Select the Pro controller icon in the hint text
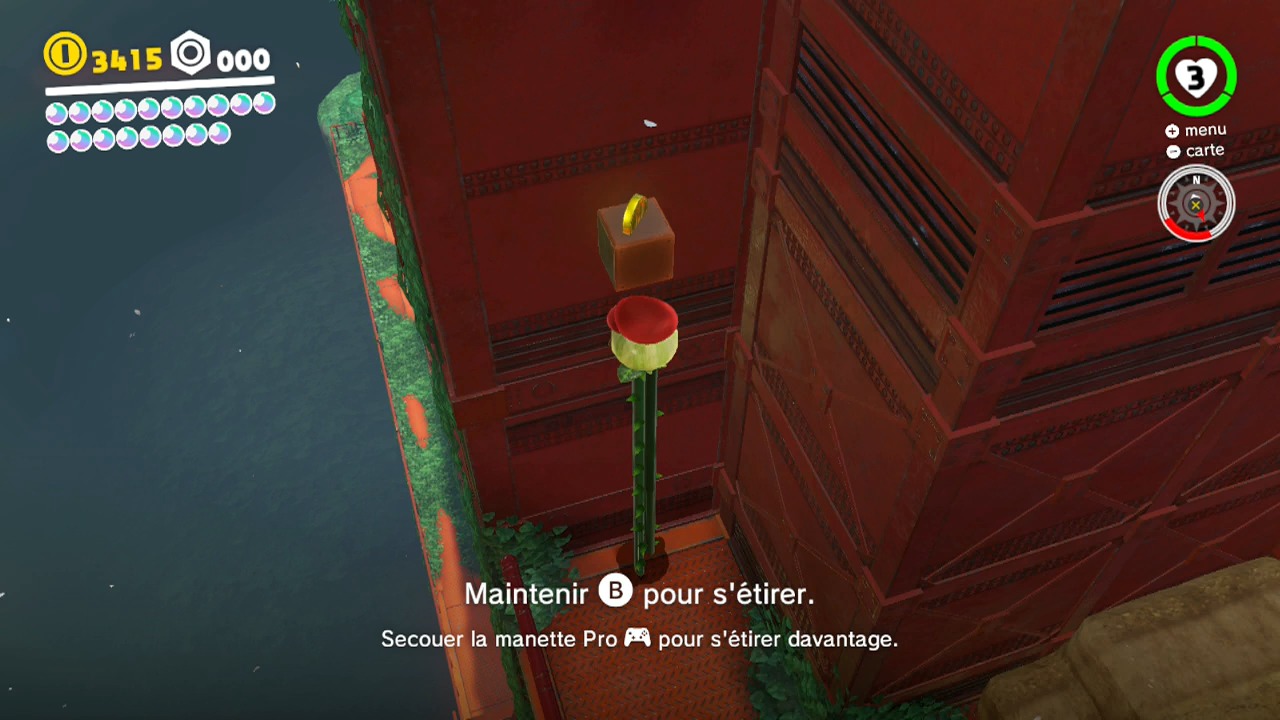 point(638,637)
